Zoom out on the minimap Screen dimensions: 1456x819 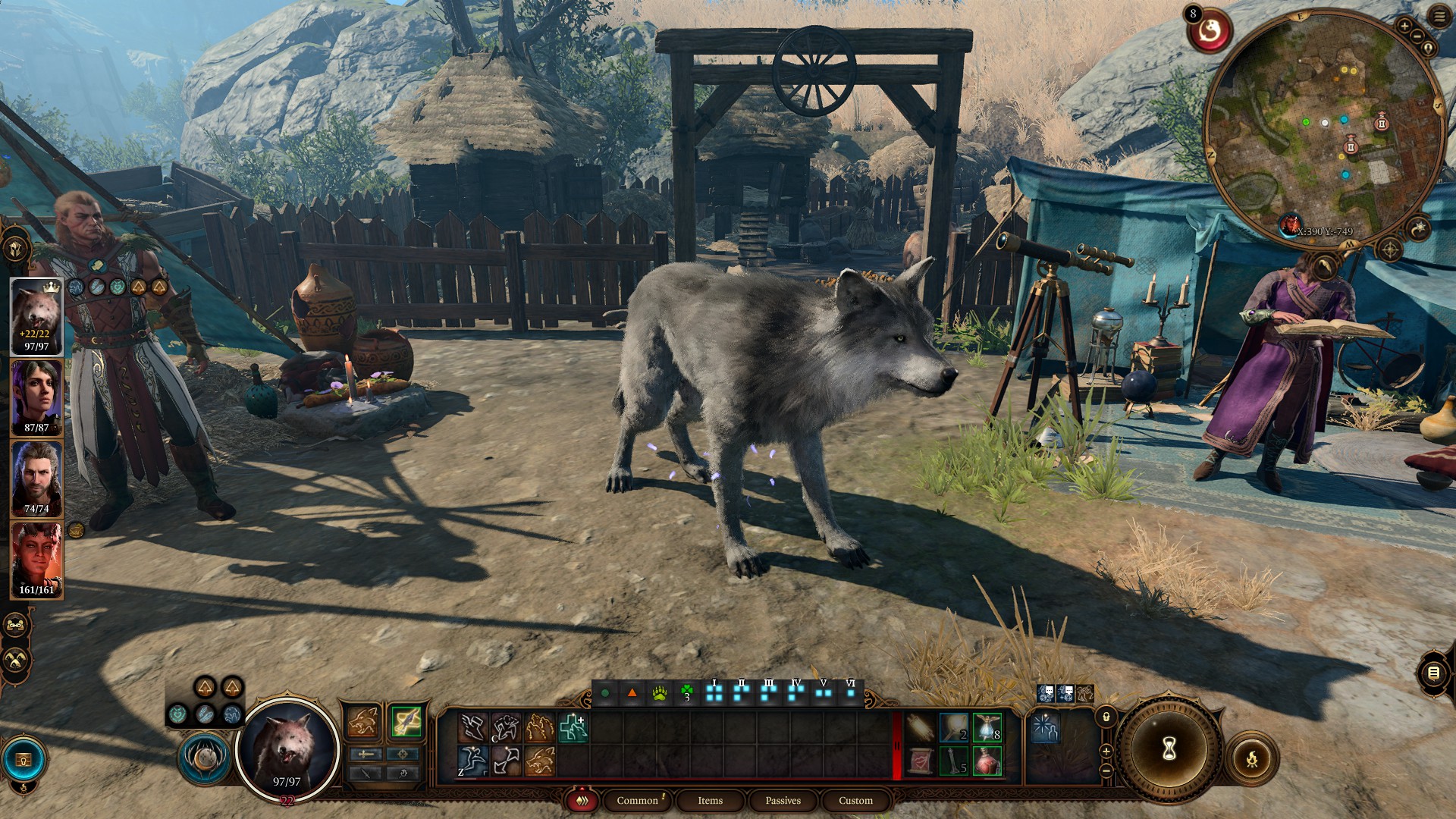coord(1417,36)
